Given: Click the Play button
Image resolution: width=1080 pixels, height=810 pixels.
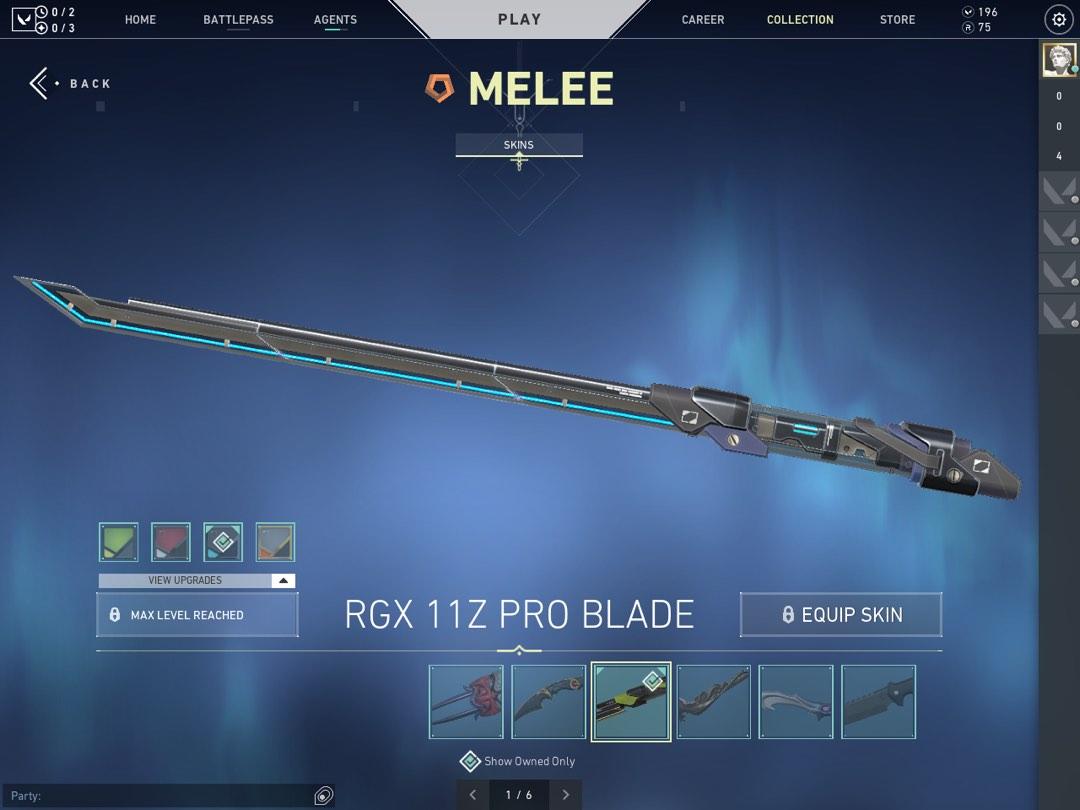Looking at the screenshot, I should [519, 19].
